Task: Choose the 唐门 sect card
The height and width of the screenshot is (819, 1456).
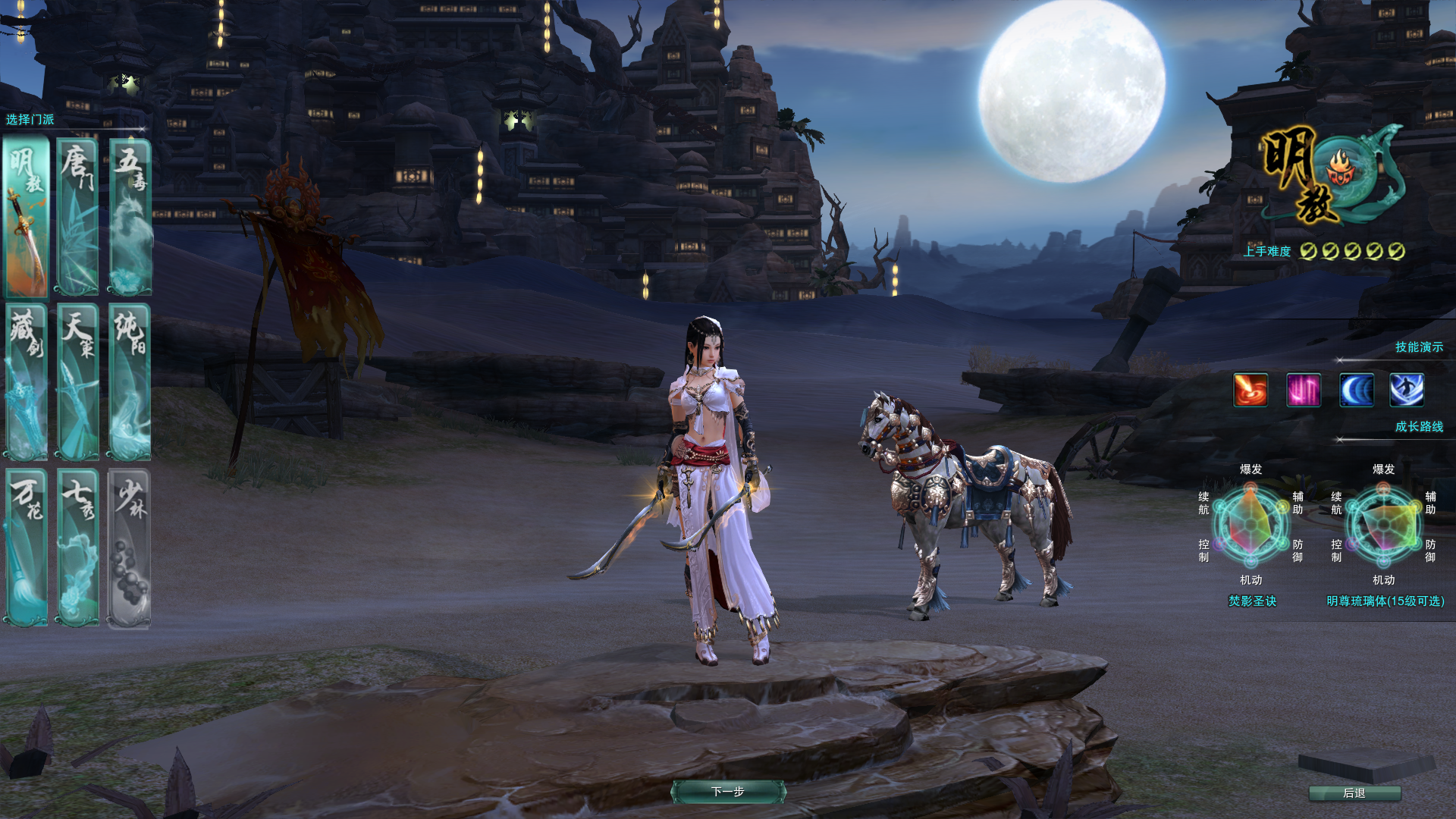Action: coord(78,217)
